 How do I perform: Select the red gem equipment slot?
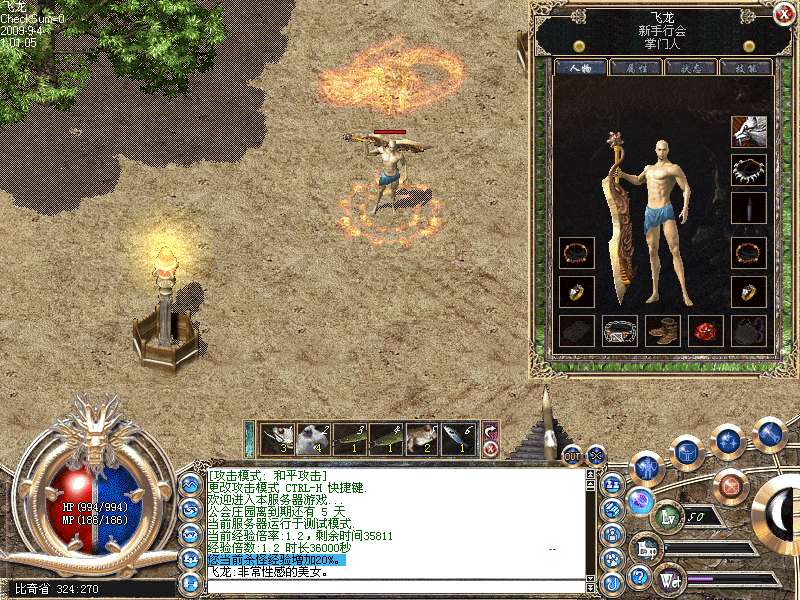click(x=705, y=331)
